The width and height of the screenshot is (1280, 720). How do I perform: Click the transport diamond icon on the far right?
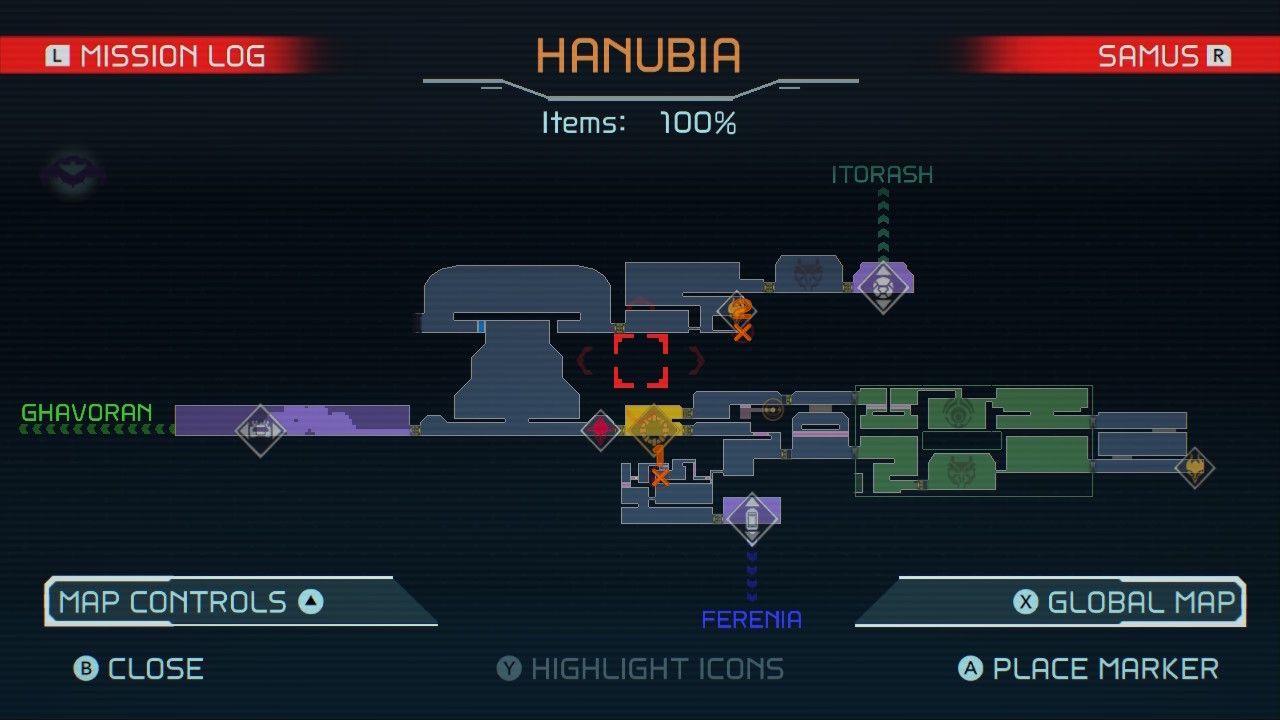coord(1196,467)
